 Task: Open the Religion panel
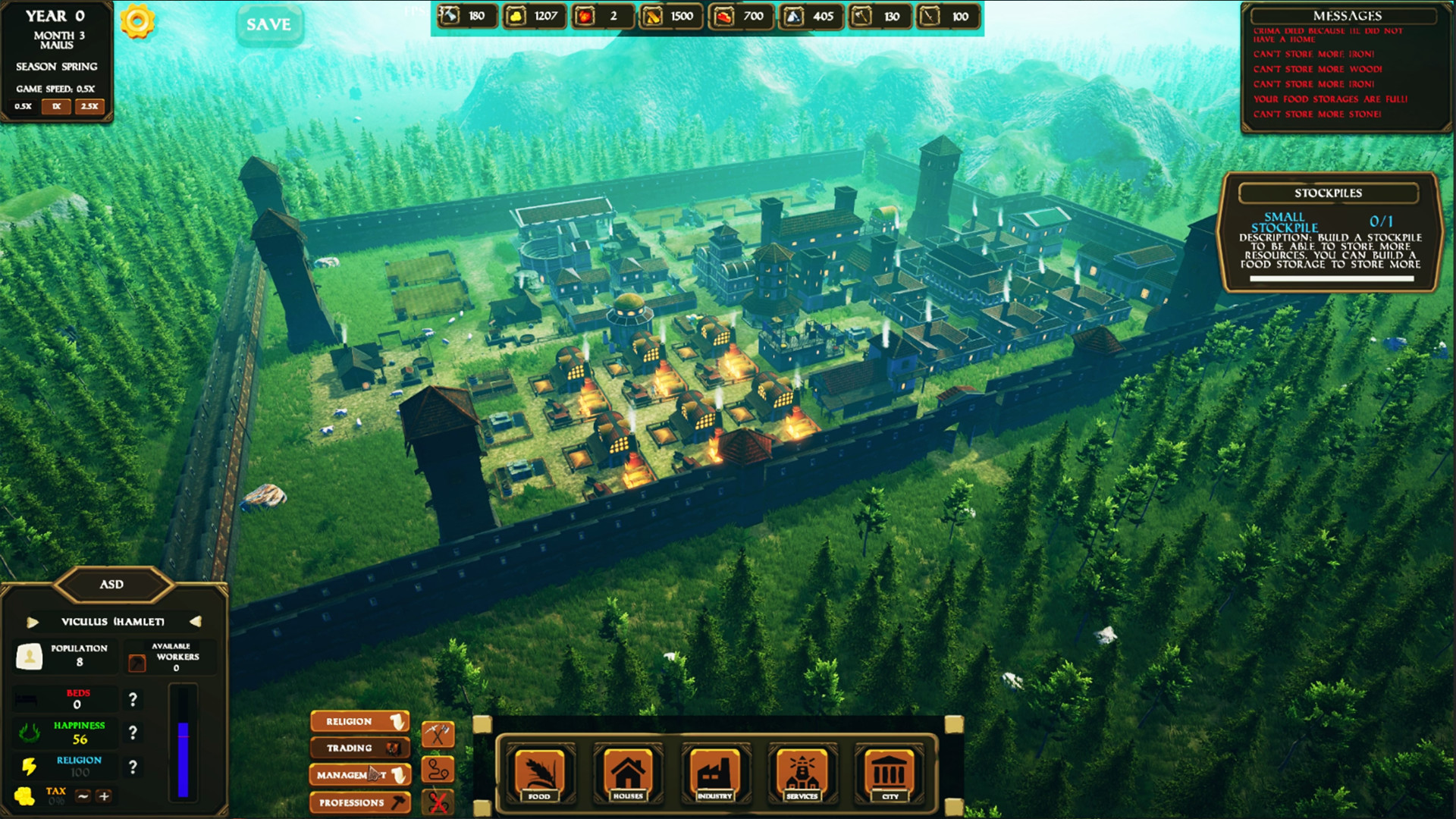click(x=359, y=721)
